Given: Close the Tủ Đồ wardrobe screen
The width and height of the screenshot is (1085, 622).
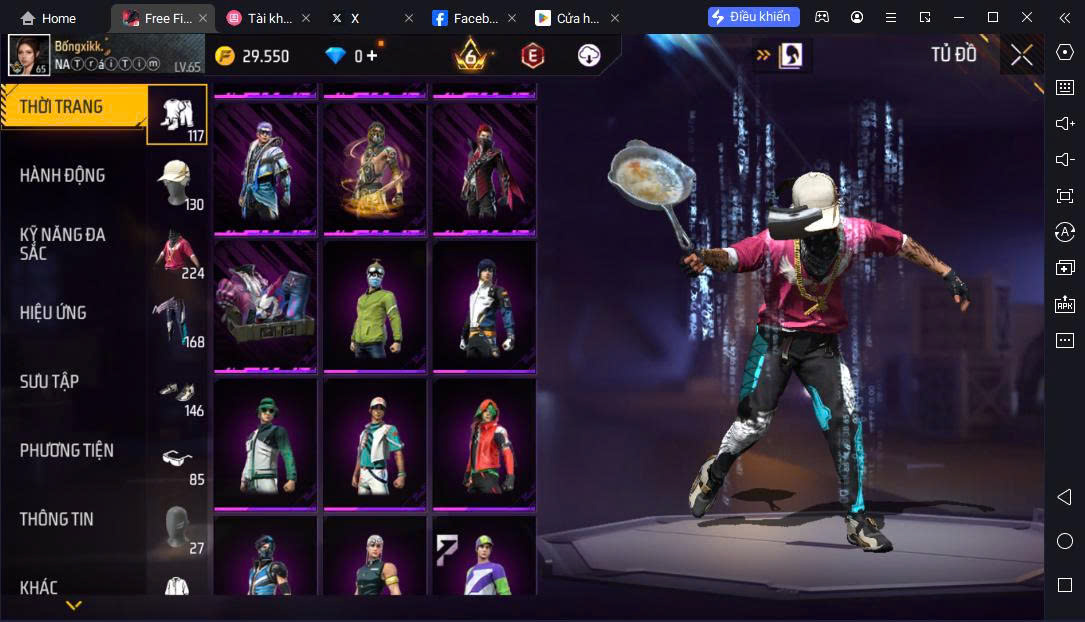Looking at the screenshot, I should [1021, 55].
